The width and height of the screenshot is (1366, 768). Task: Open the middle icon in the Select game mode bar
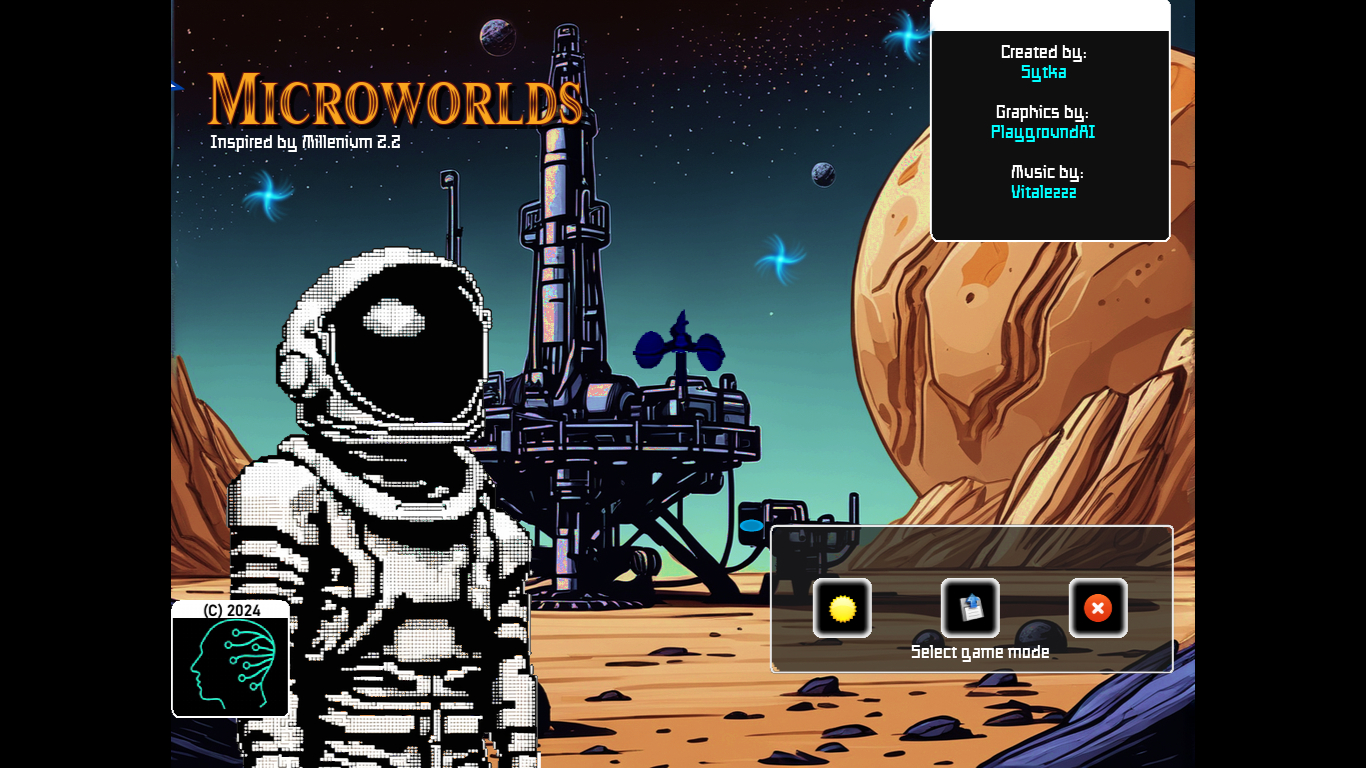click(970, 608)
